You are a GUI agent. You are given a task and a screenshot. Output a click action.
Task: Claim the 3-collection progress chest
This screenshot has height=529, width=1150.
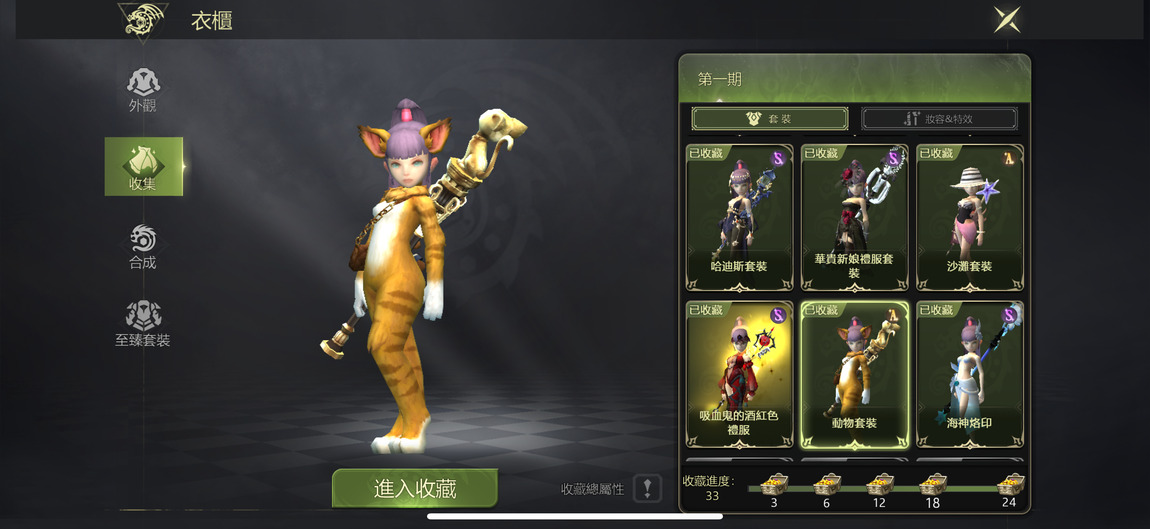pos(774,487)
